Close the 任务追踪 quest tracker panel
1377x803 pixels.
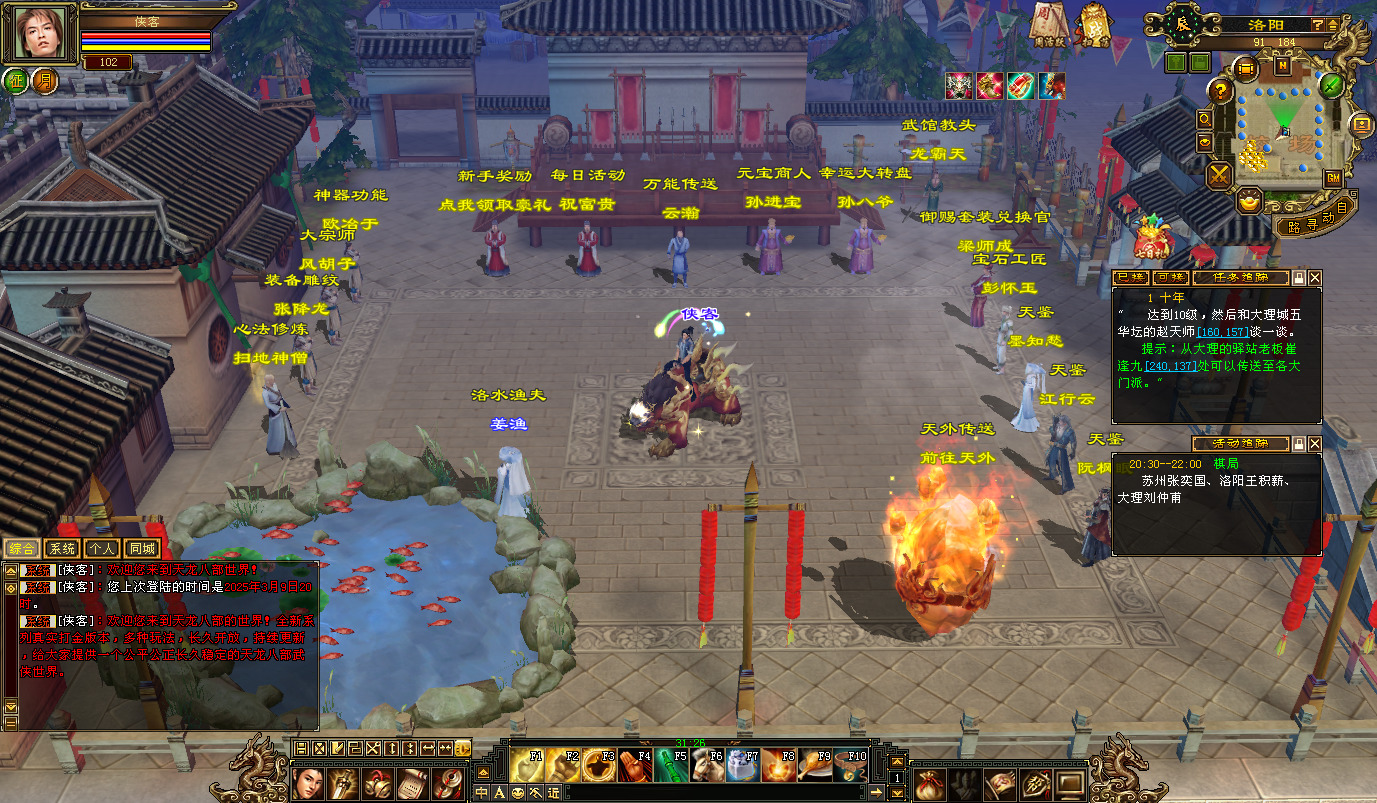pyautogui.click(x=1315, y=277)
